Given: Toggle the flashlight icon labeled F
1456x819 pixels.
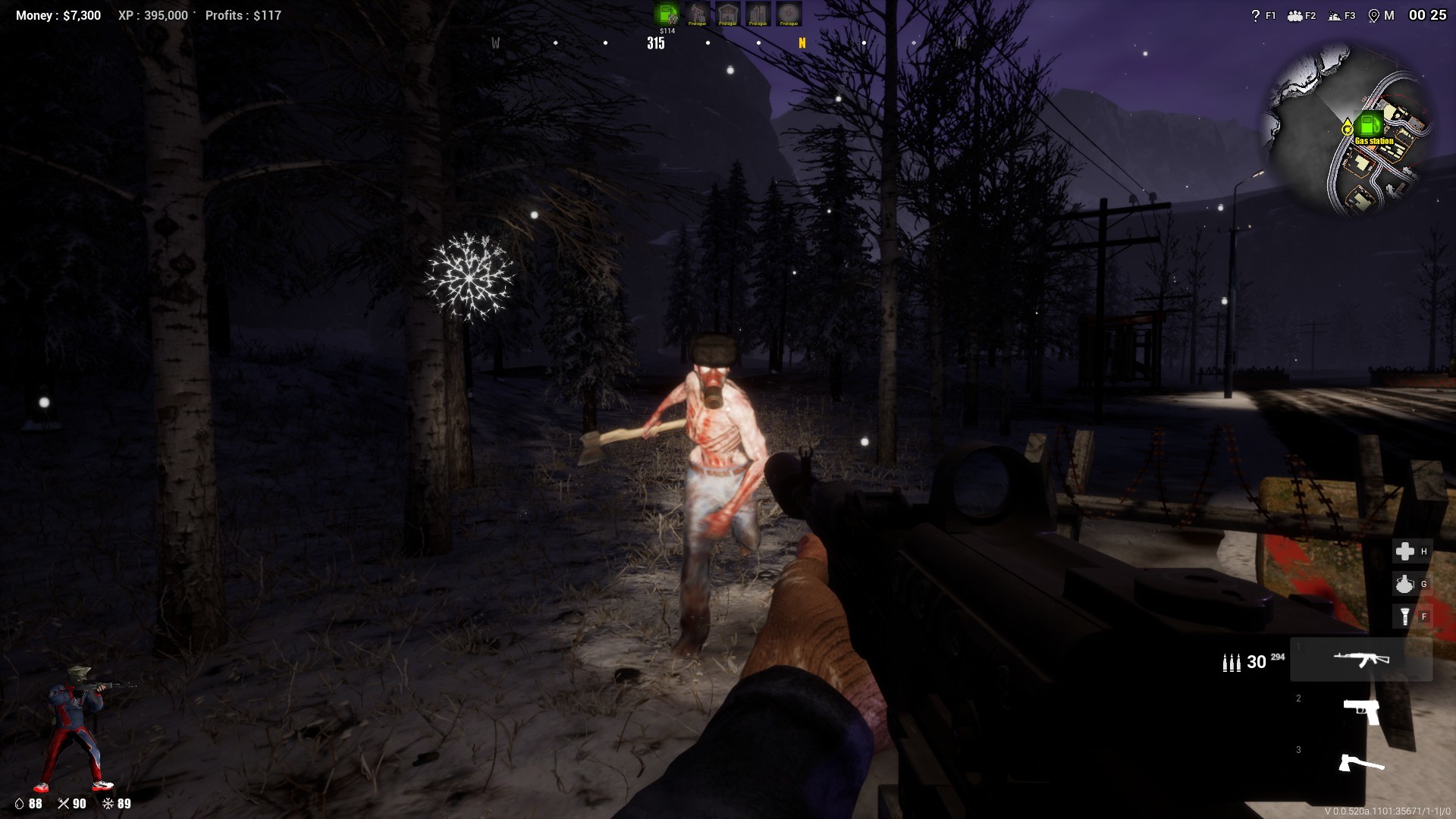Looking at the screenshot, I should [x=1404, y=617].
